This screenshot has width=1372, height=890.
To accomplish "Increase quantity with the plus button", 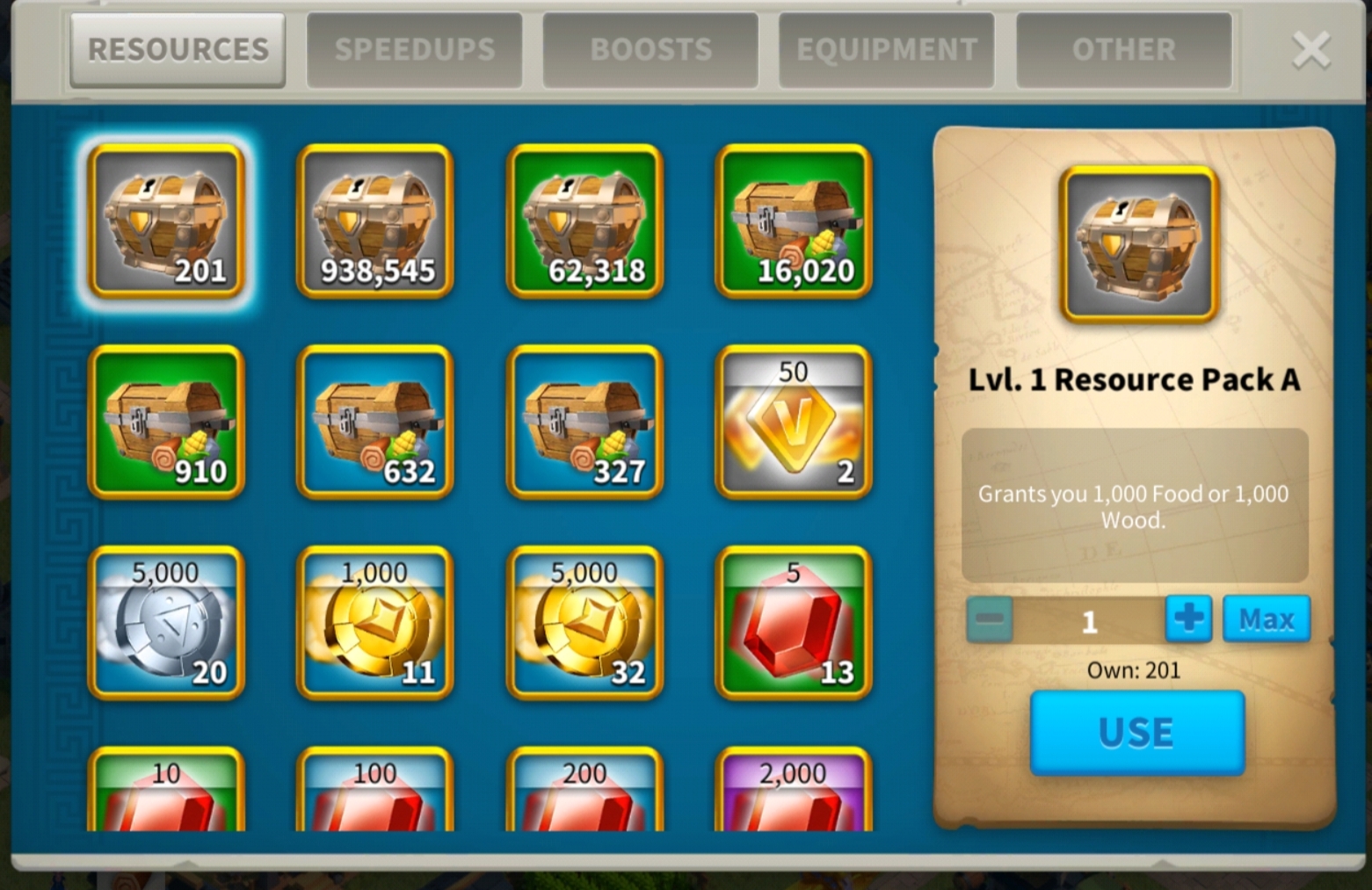I will pyautogui.click(x=1188, y=619).
